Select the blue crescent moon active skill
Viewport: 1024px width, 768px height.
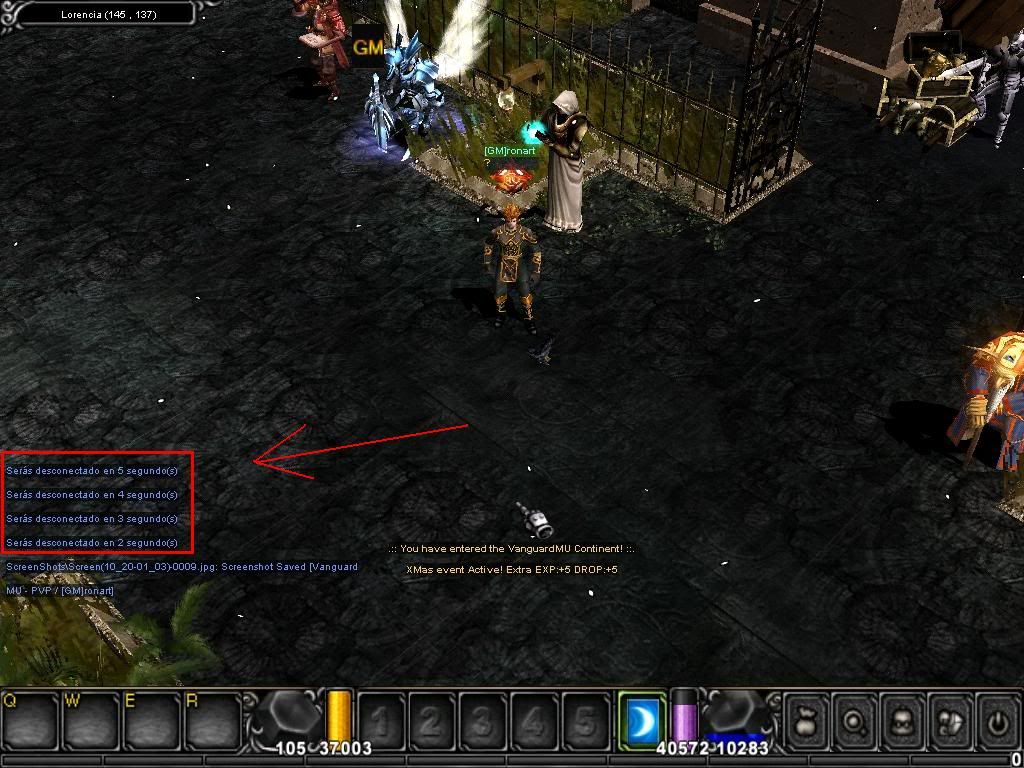[x=642, y=719]
